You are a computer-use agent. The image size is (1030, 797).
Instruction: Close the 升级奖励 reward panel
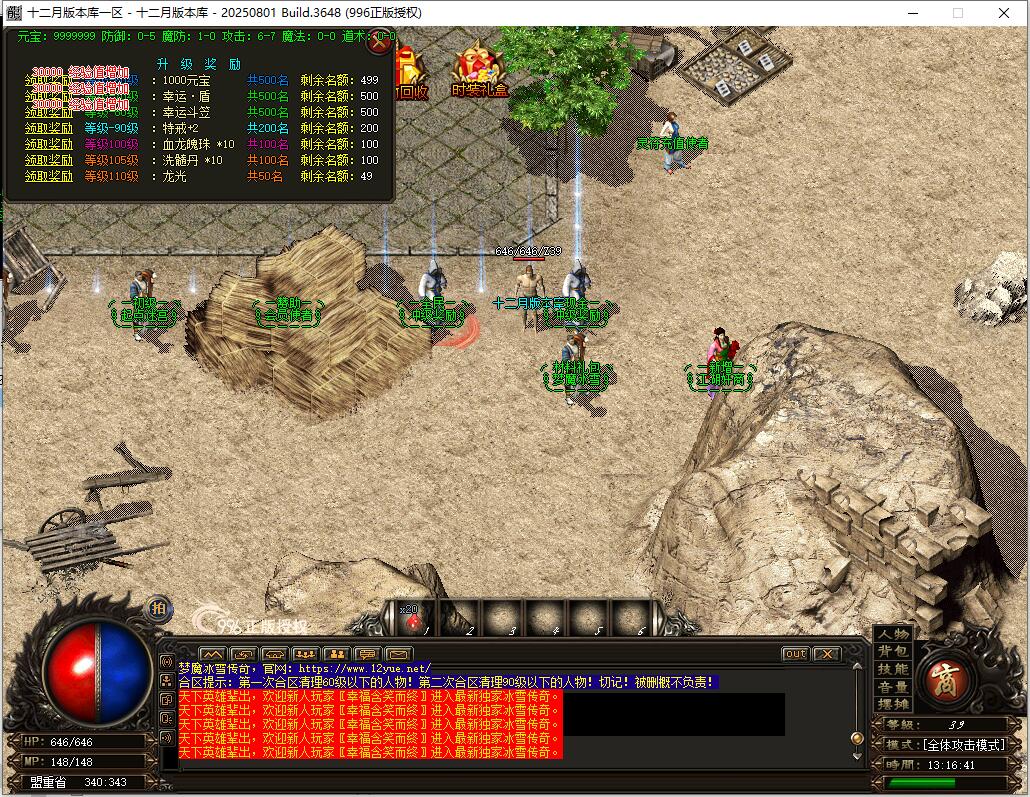coord(379,43)
